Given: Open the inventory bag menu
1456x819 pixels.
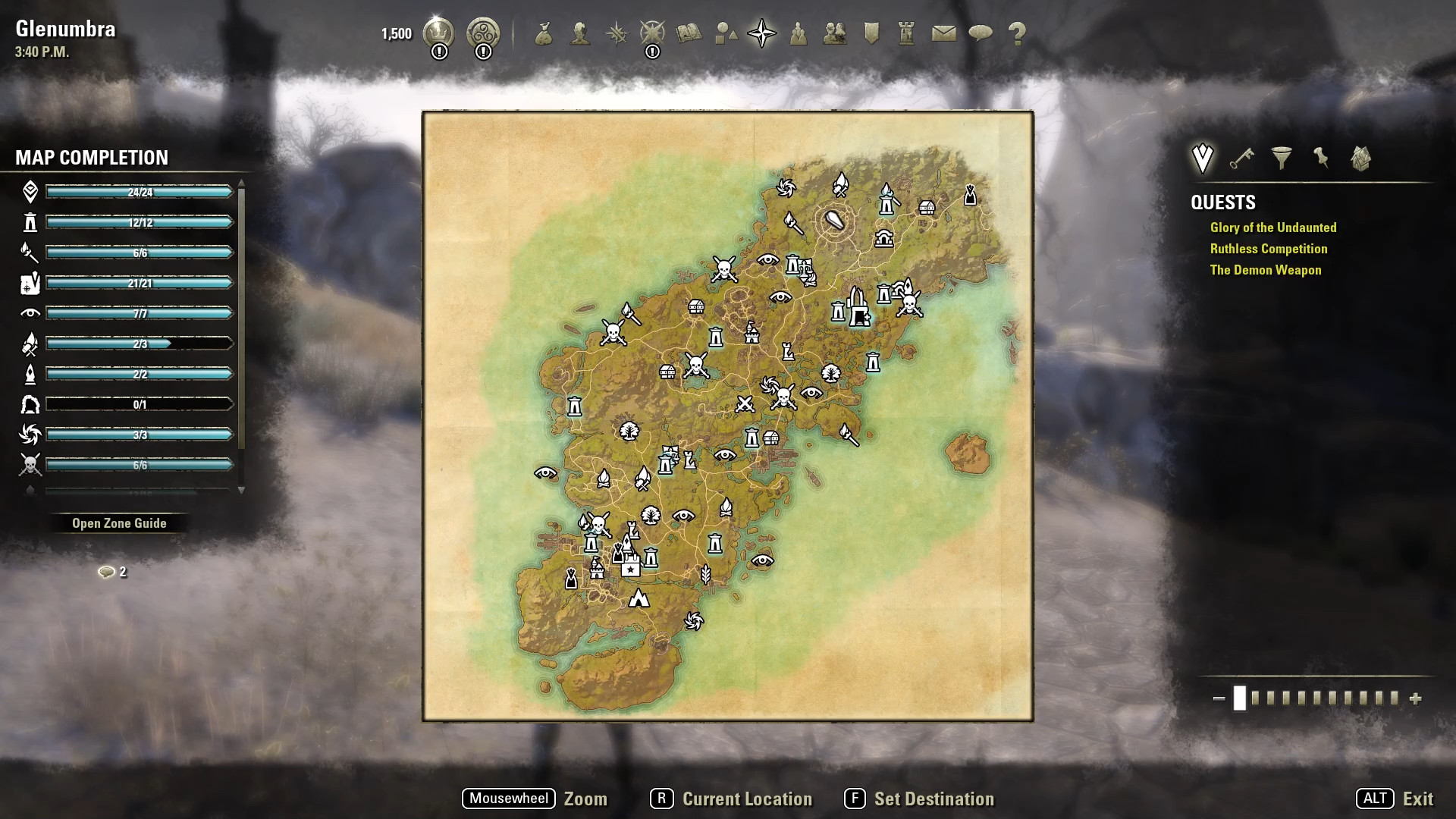Looking at the screenshot, I should 543,33.
